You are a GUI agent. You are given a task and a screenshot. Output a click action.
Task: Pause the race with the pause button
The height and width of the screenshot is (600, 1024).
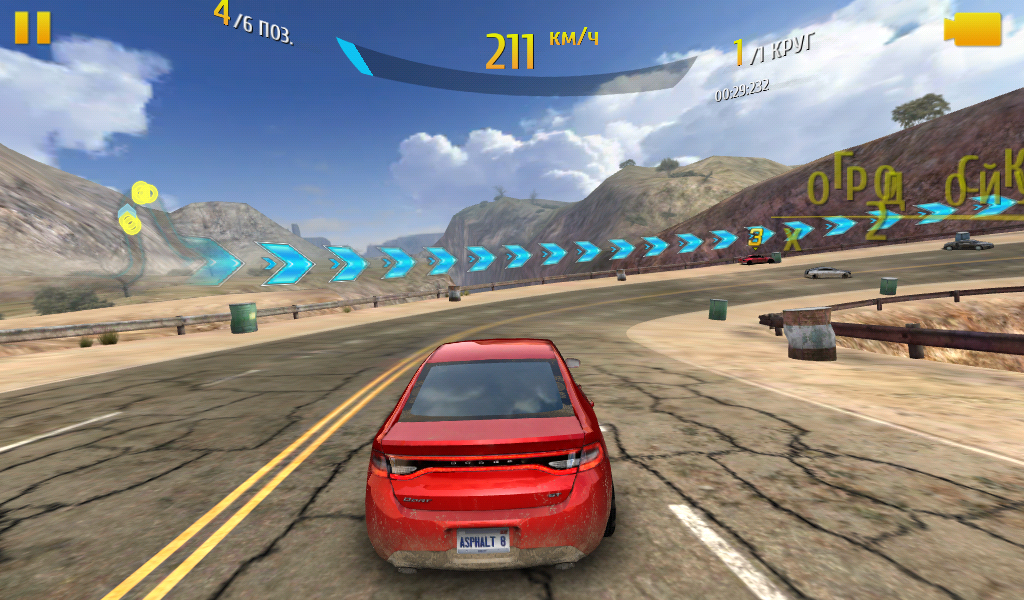point(32,28)
